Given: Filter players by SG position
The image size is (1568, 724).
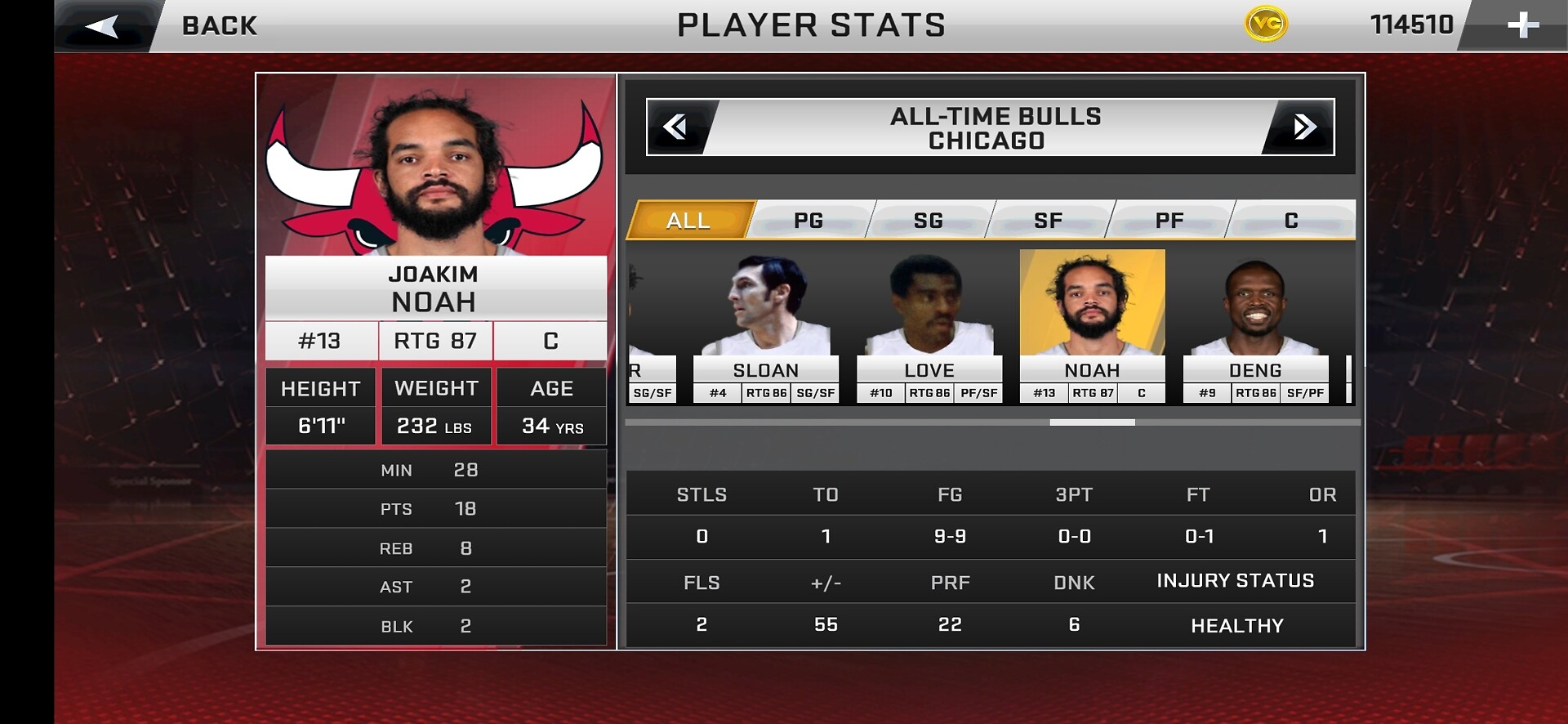Looking at the screenshot, I should [929, 220].
